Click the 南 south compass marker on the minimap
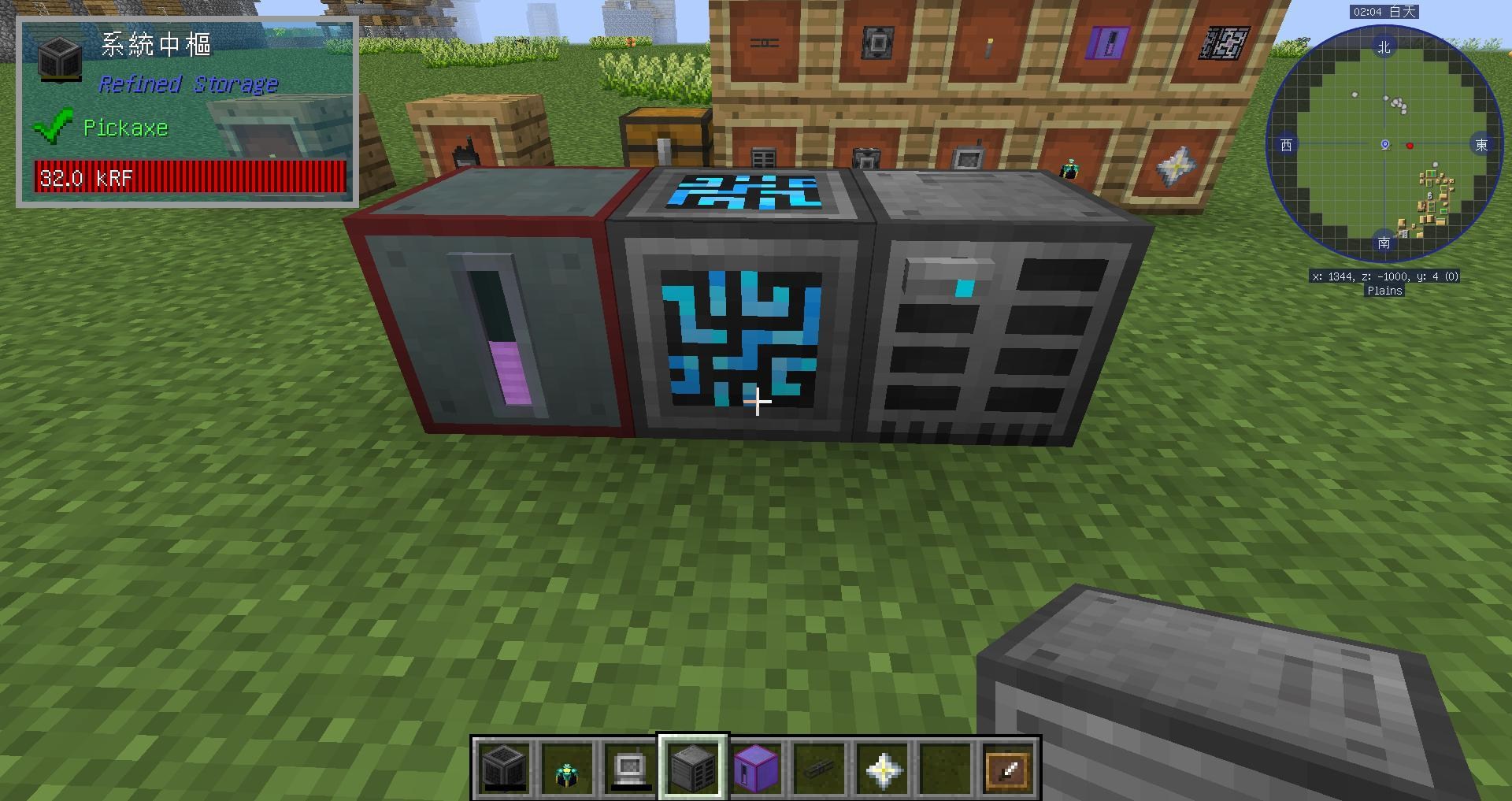 (x=1384, y=244)
